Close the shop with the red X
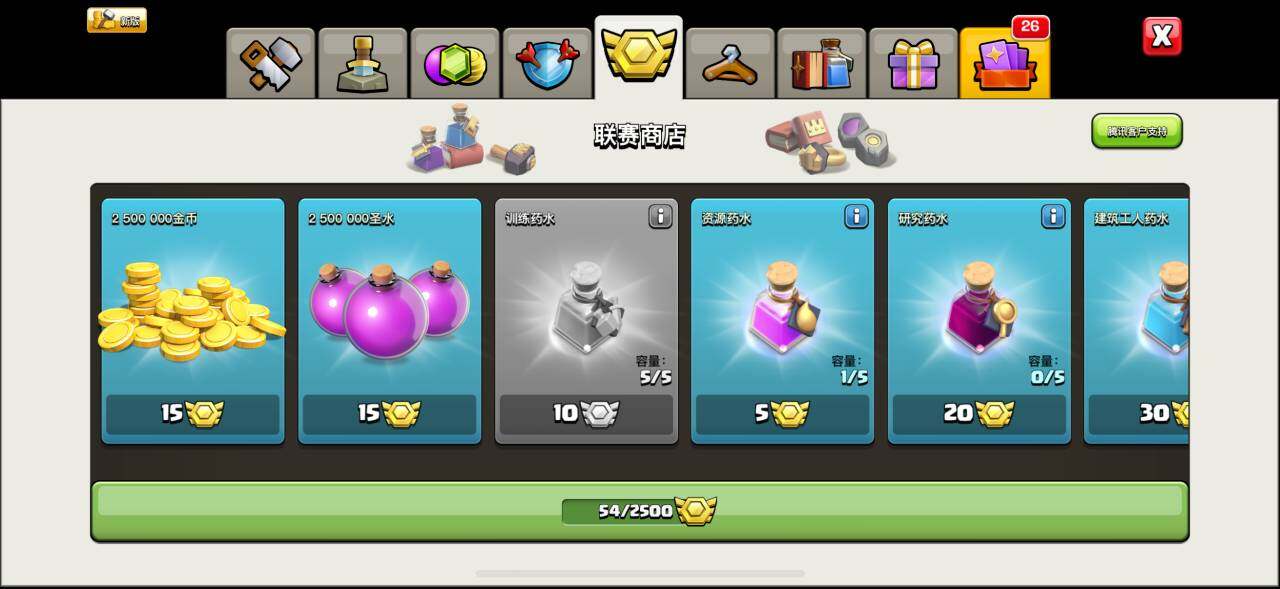Screen dimensions: 1280x589 [x=1161, y=37]
